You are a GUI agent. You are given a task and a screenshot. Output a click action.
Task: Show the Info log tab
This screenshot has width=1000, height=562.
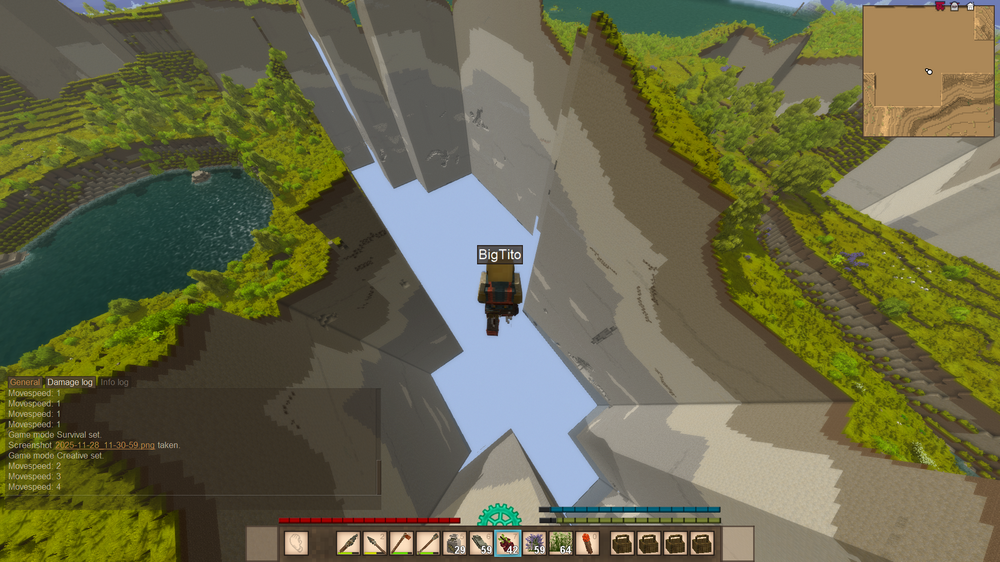(x=114, y=382)
